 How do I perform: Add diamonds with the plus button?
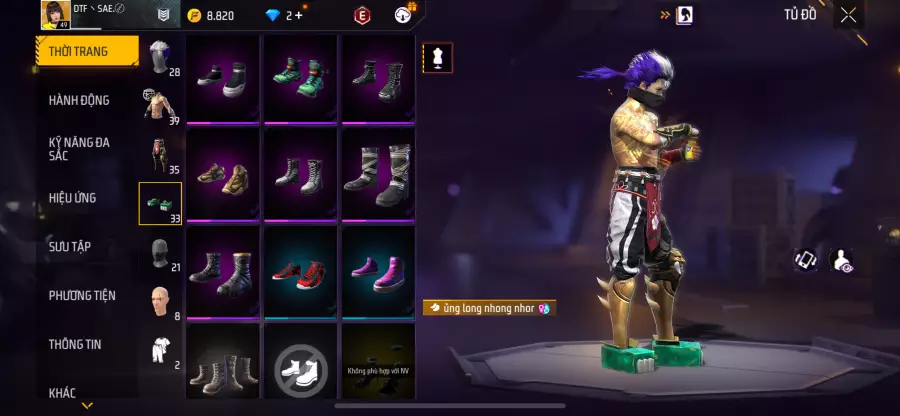pyautogui.click(x=298, y=15)
